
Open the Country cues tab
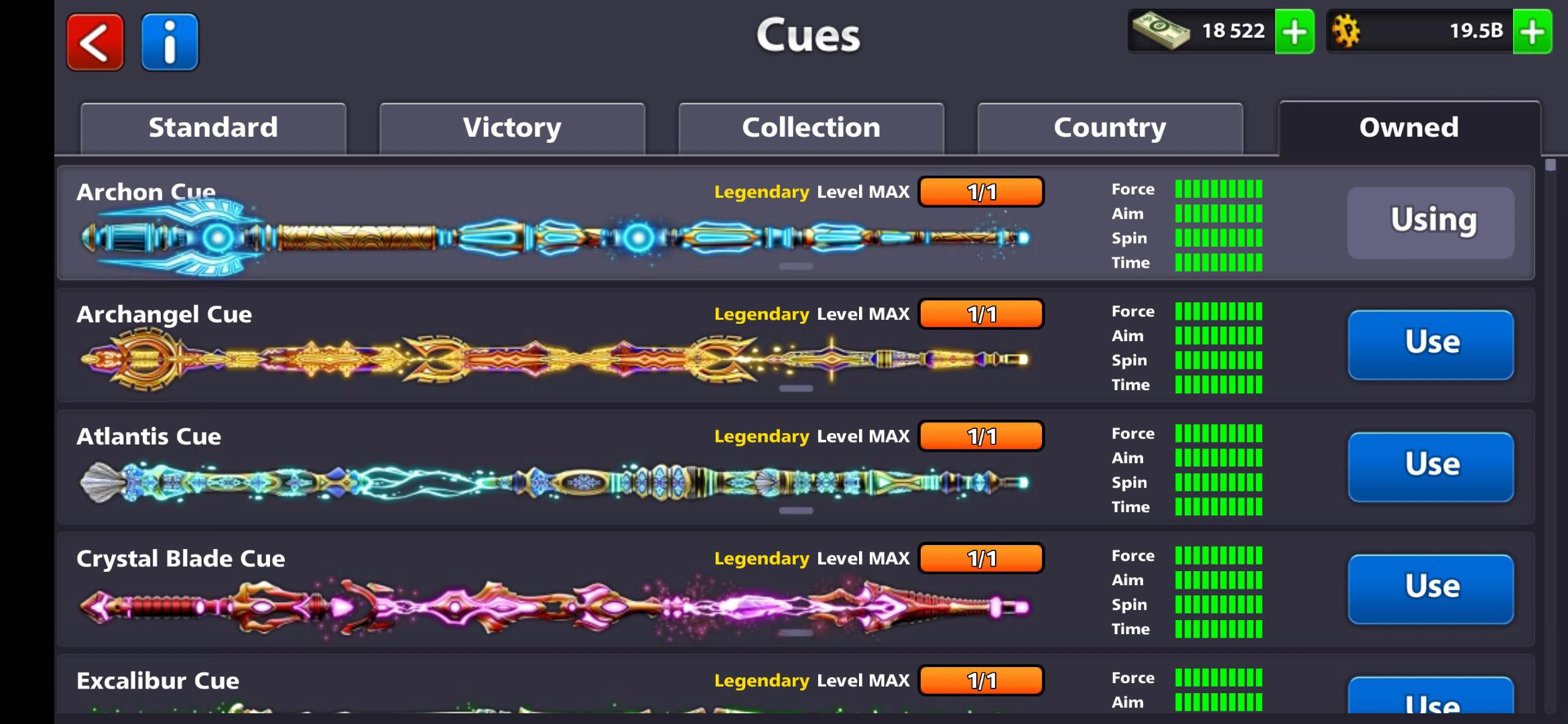(1110, 127)
